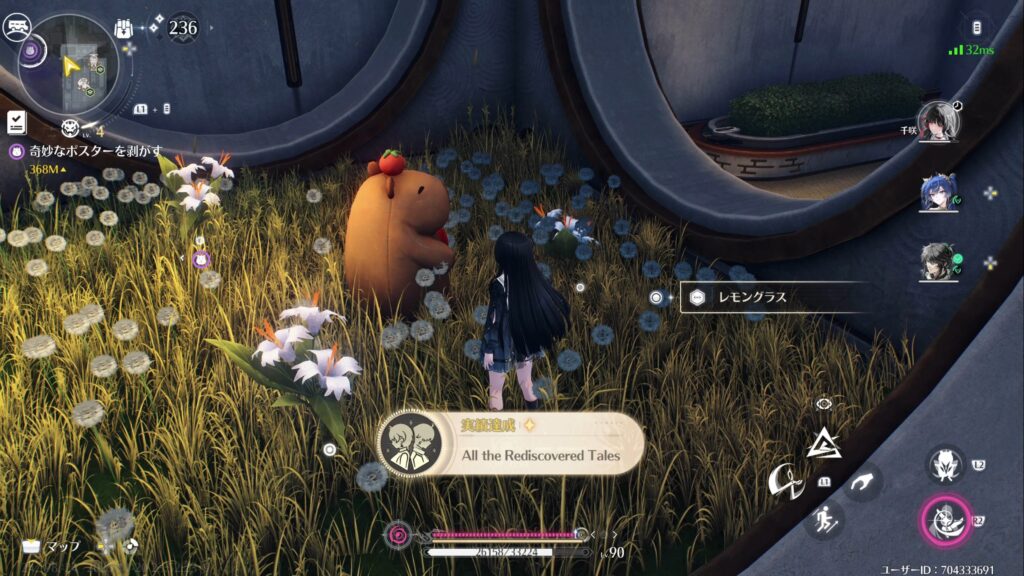
Task: Switch to the blue-haired party member
Action: [x=939, y=193]
